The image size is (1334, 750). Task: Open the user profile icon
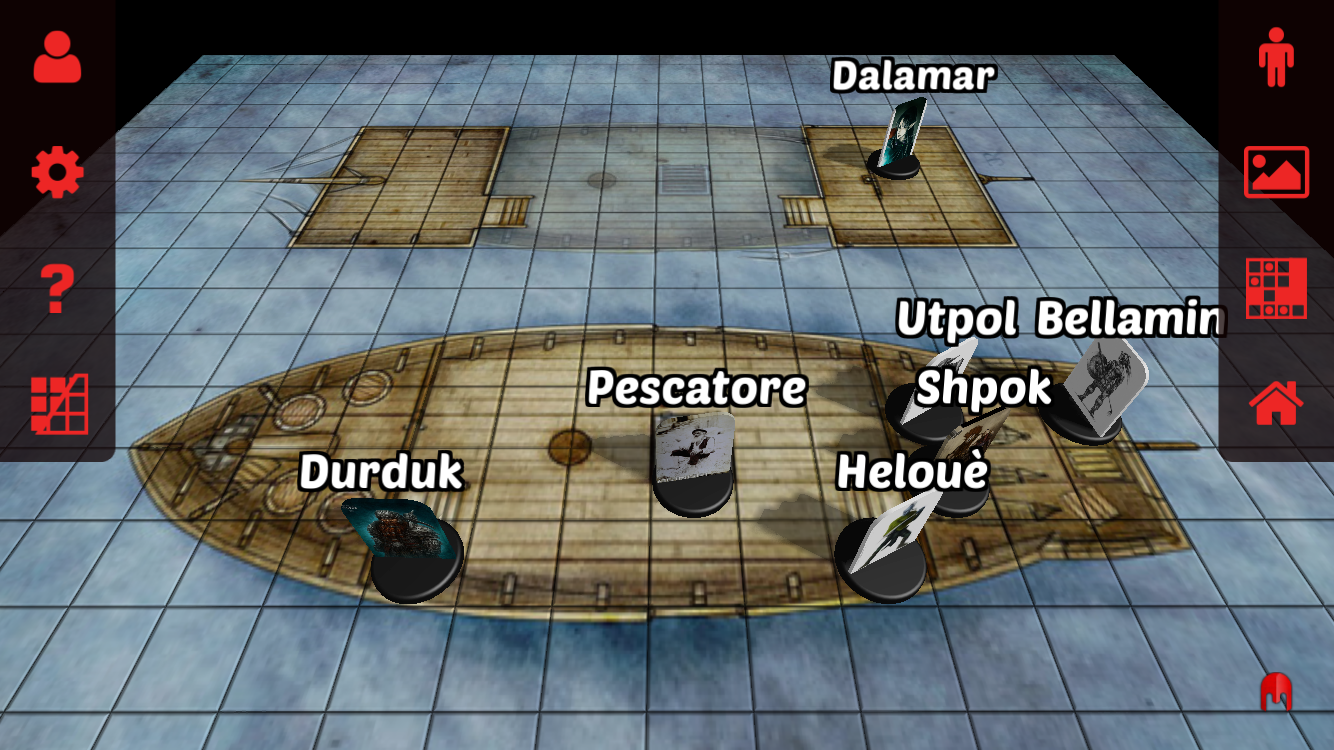pyautogui.click(x=57, y=57)
